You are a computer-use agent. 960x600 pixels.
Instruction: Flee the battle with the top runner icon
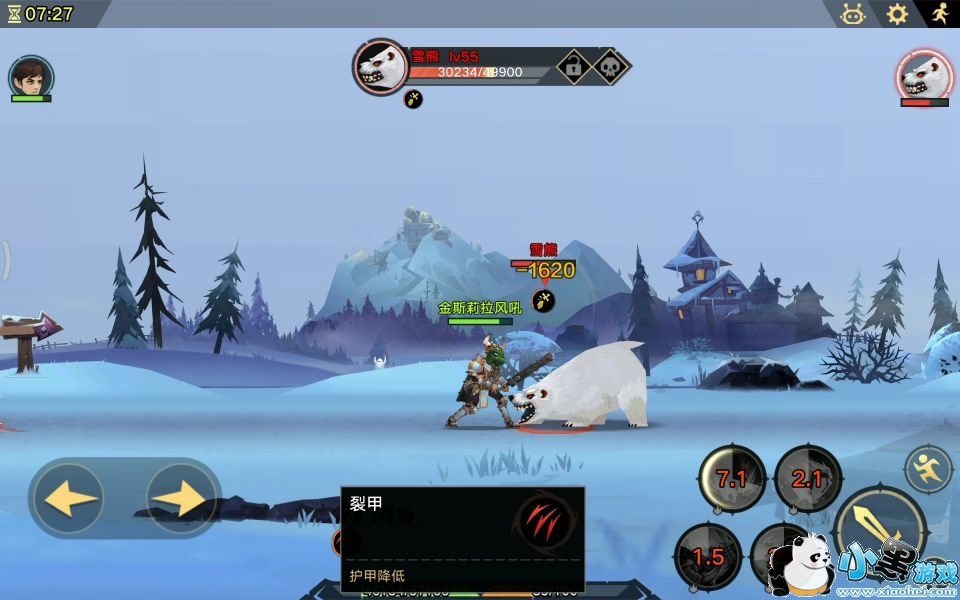939,14
